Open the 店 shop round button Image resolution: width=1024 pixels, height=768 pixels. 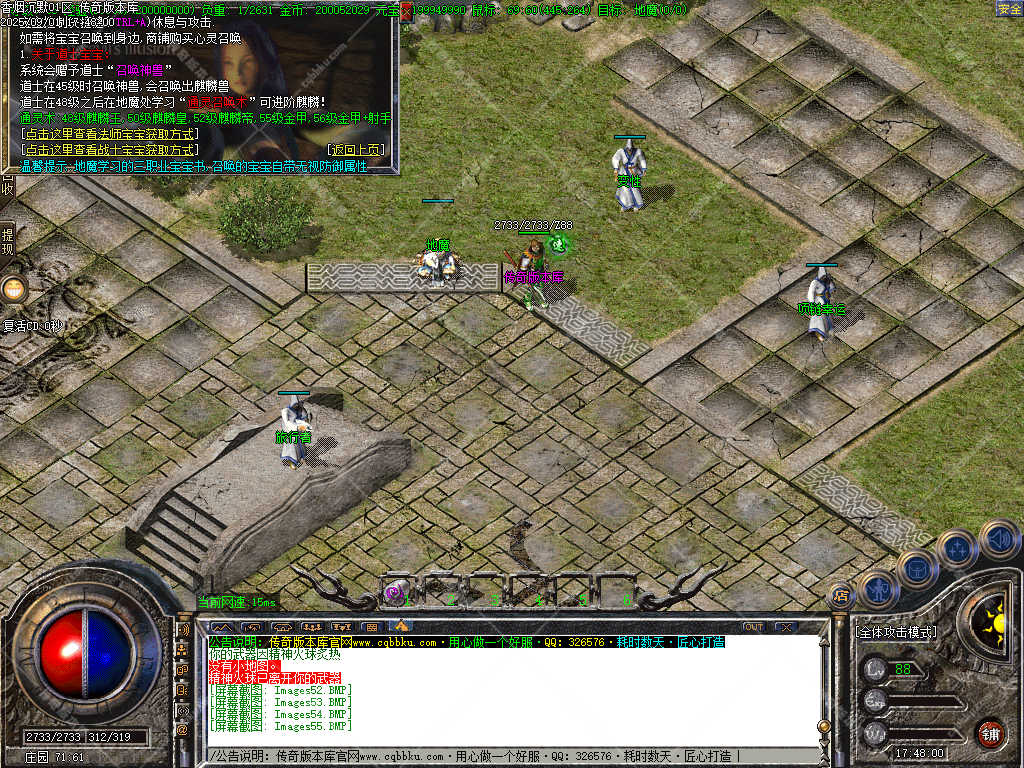pos(841,594)
